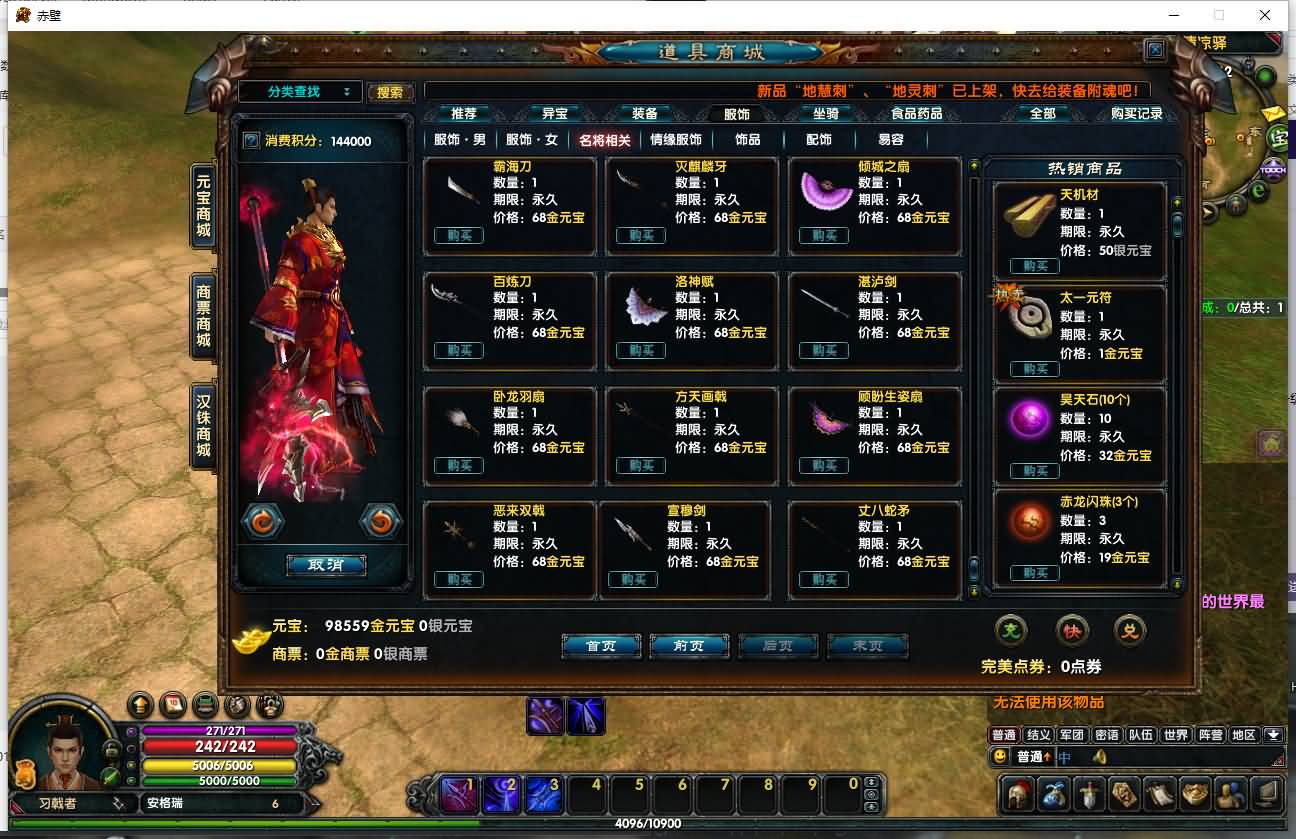Image resolution: width=1296 pixels, height=839 pixels.
Task: Show the 购买记录 purchase history
Action: [1137, 114]
